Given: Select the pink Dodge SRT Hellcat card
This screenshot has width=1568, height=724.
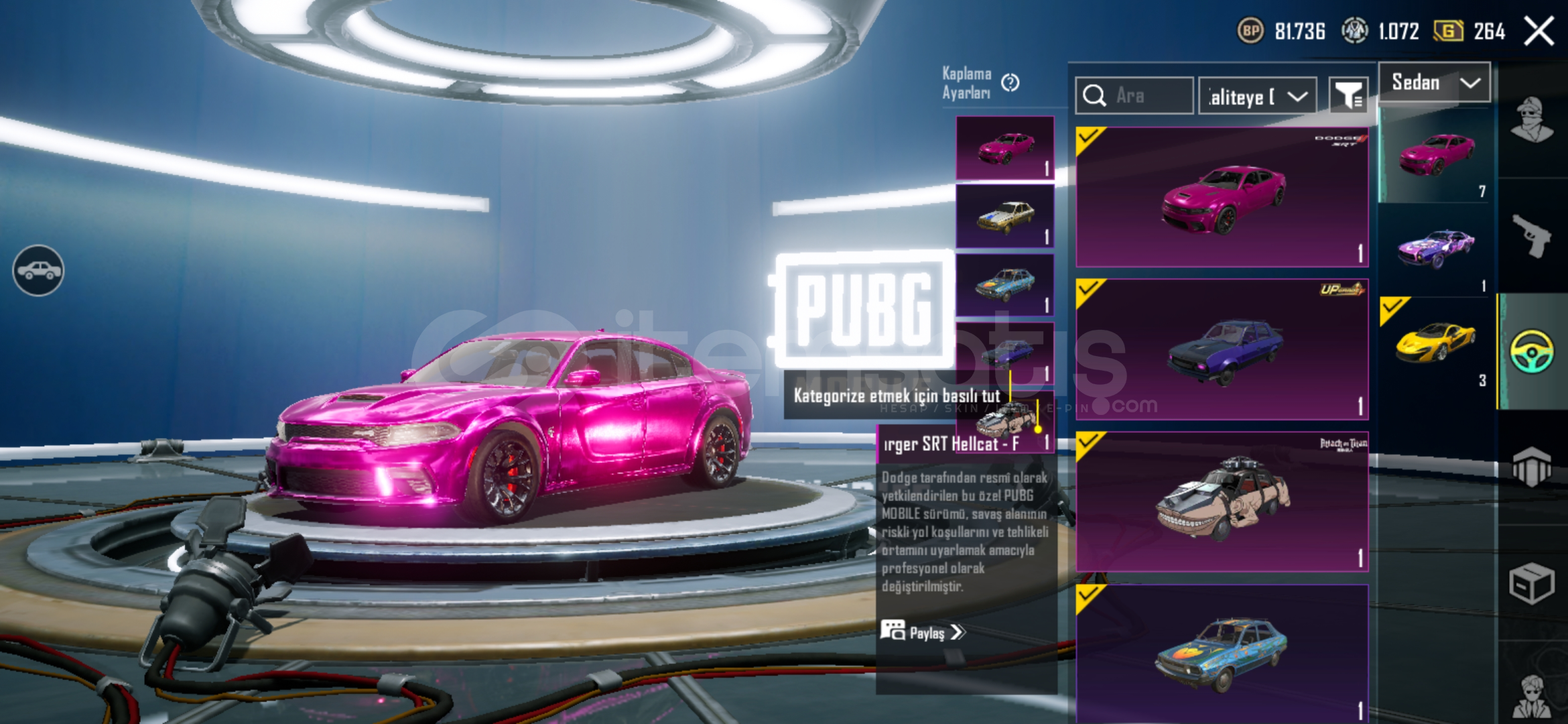Looking at the screenshot, I should [1222, 197].
